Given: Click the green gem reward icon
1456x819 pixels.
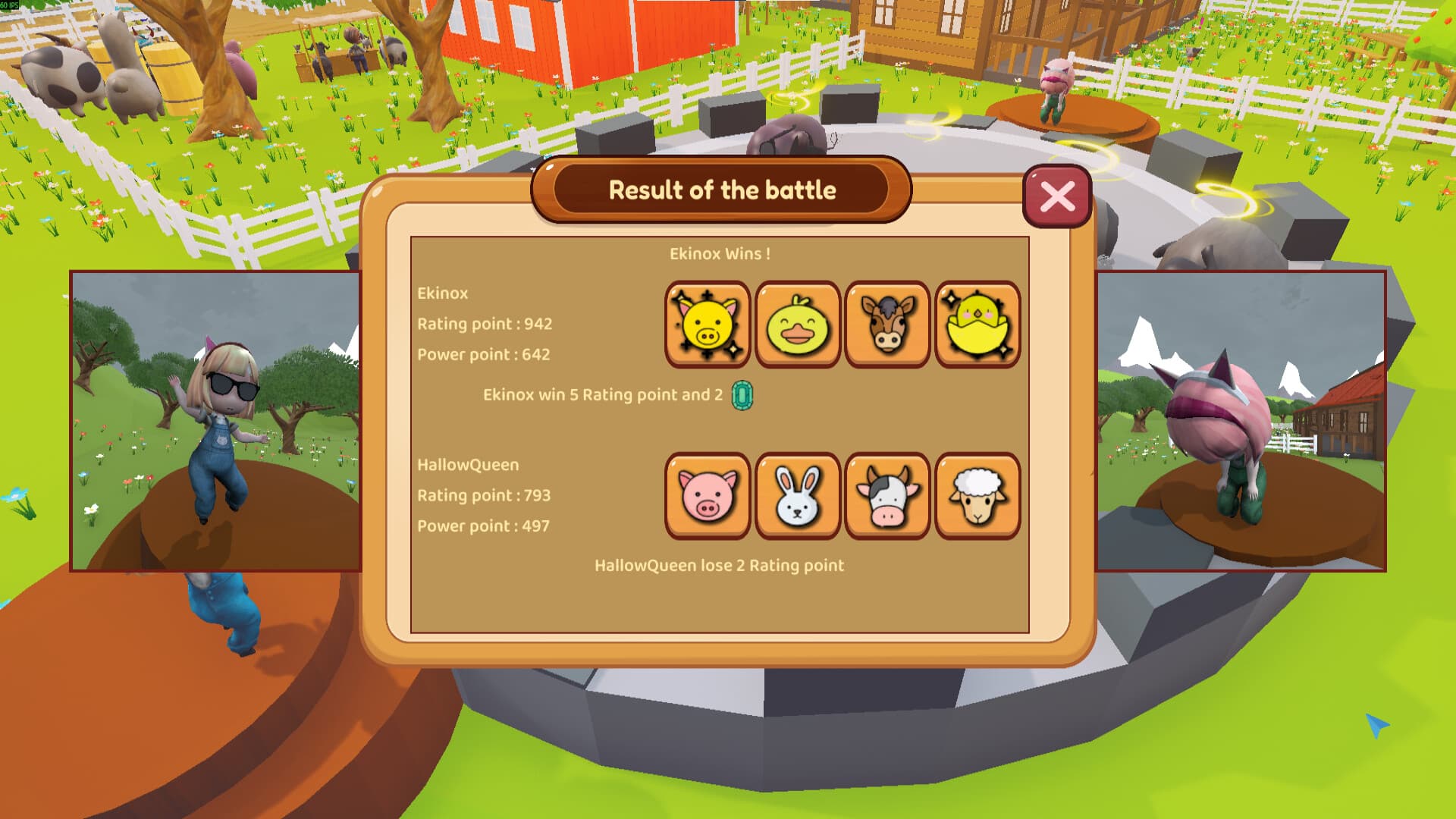Looking at the screenshot, I should pyautogui.click(x=741, y=395).
